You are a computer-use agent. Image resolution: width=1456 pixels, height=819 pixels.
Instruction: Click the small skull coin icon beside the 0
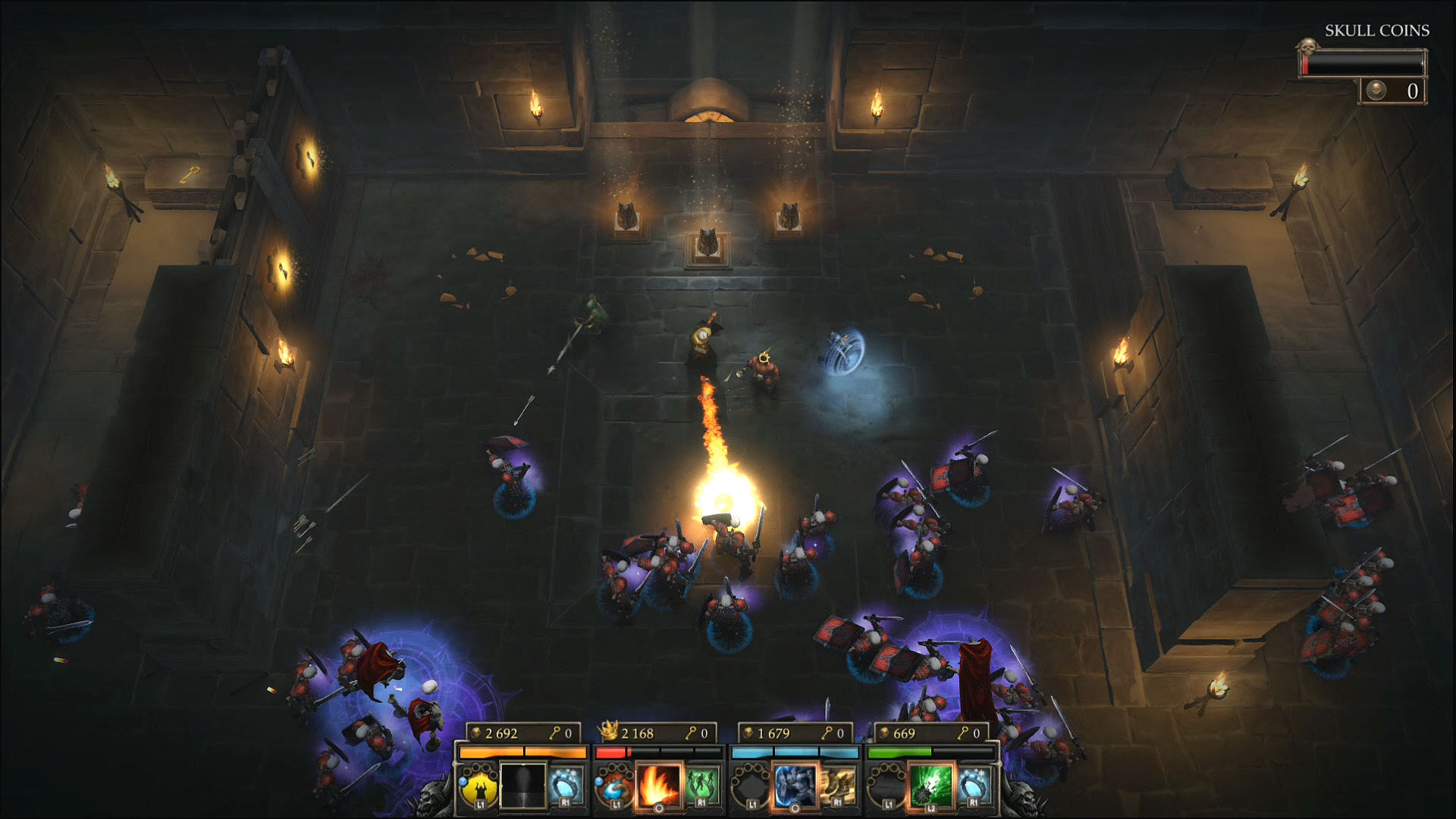point(1376,91)
